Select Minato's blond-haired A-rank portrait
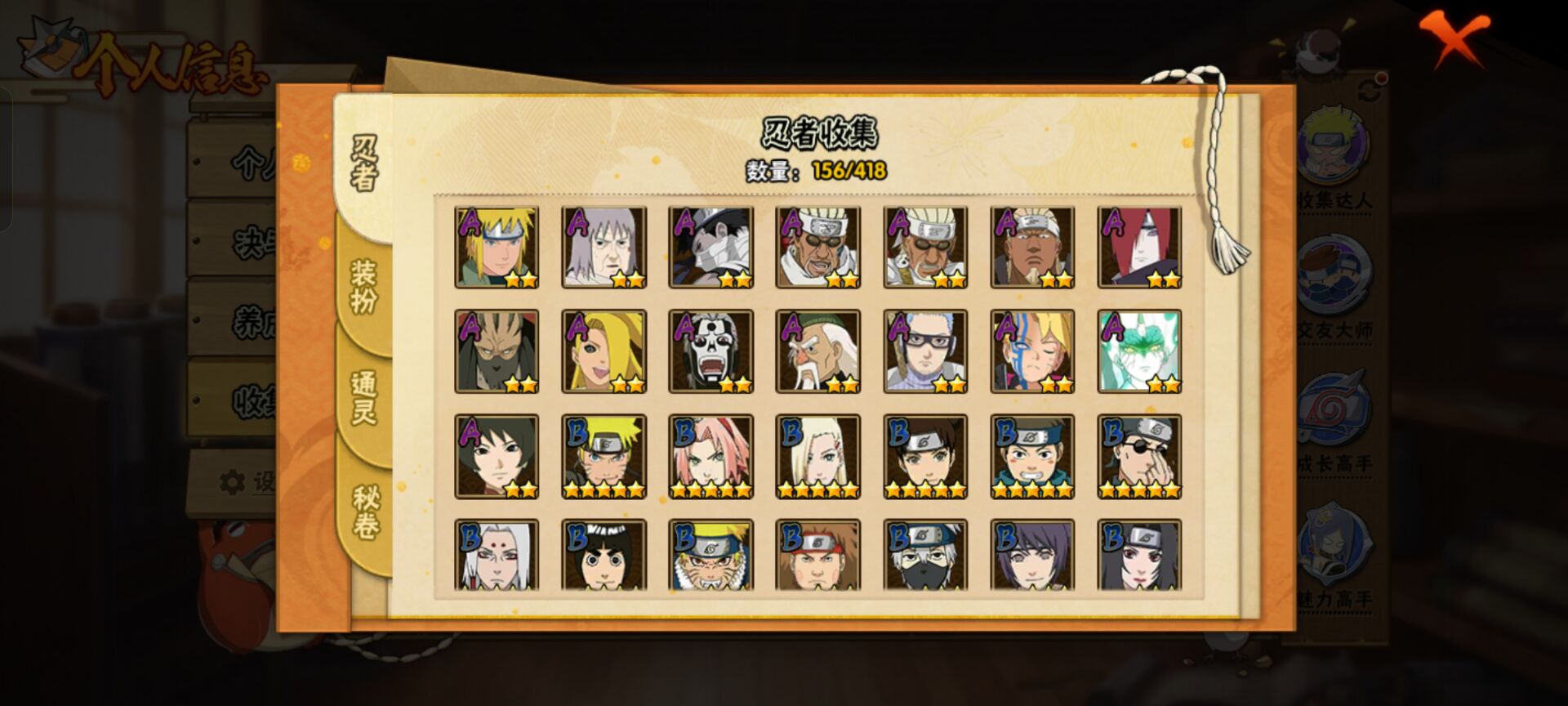 [497, 247]
